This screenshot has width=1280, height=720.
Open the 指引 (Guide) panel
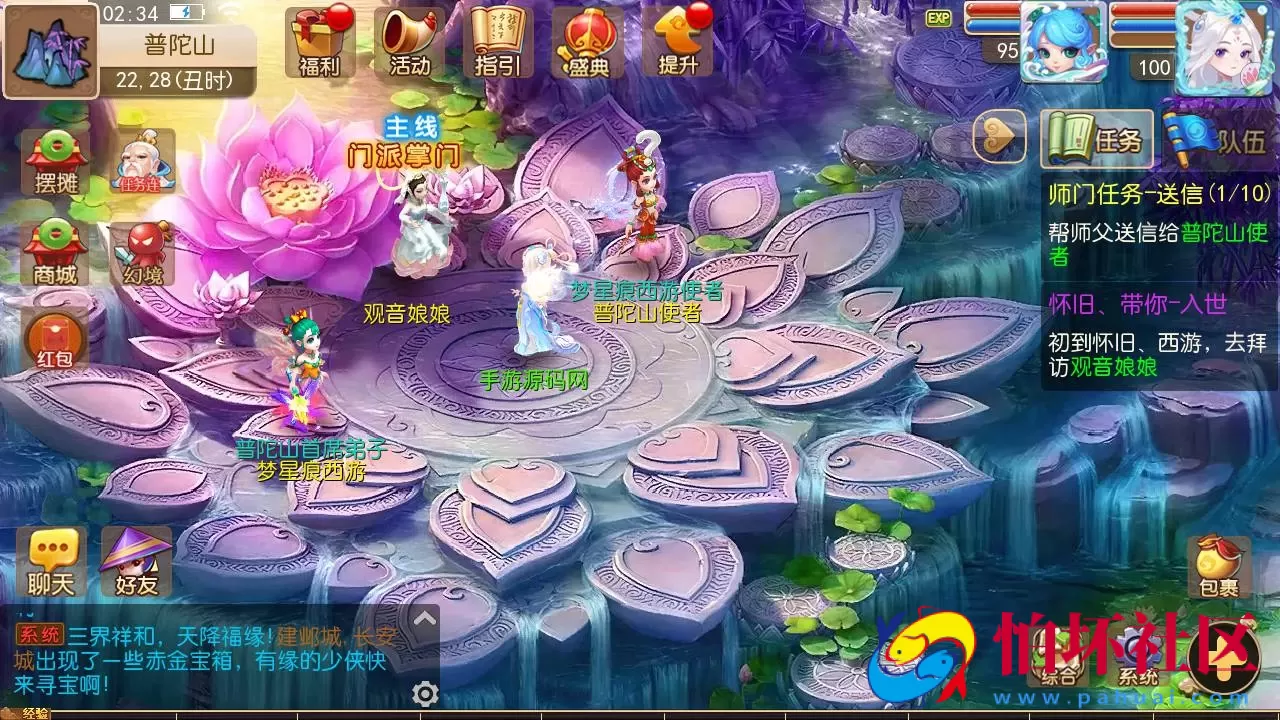tap(497, 45)
